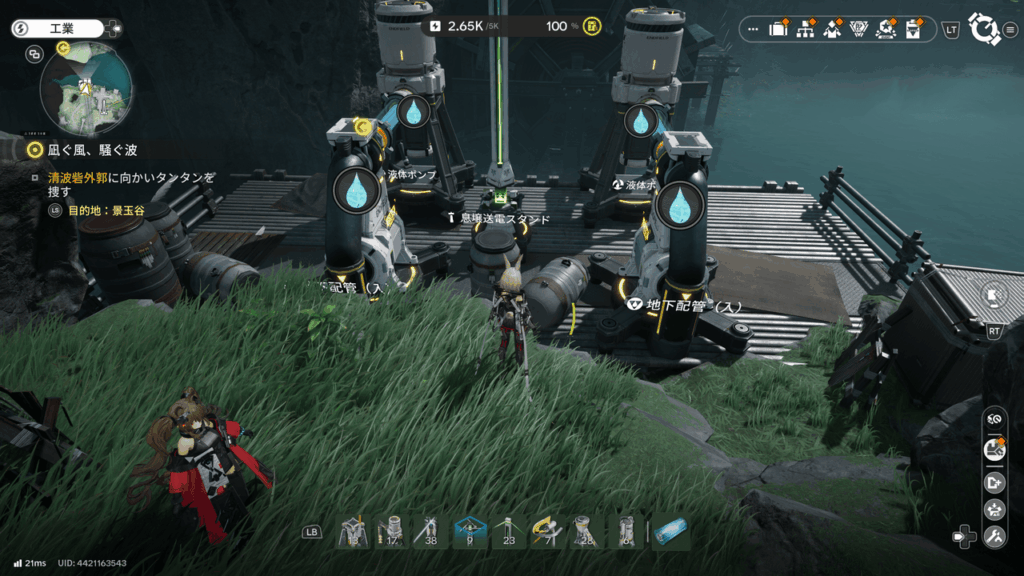Click the large circular gear emblem
Screen dimensions: 1024x576
pyautogui.click(x=985, y=29)
